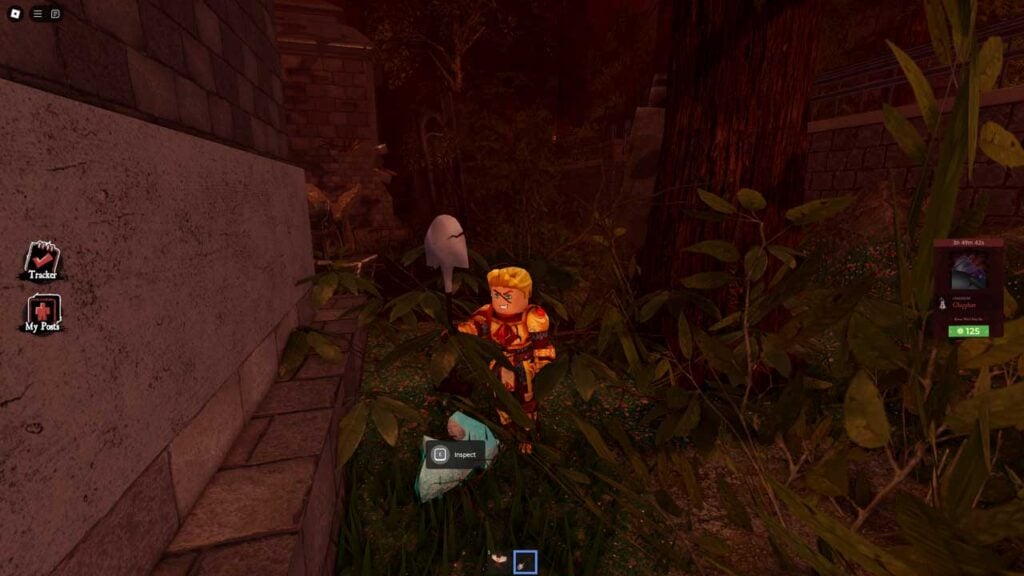The image size is (1024, 576).
Task: Open the hamburger list menu
Action: 38,14
